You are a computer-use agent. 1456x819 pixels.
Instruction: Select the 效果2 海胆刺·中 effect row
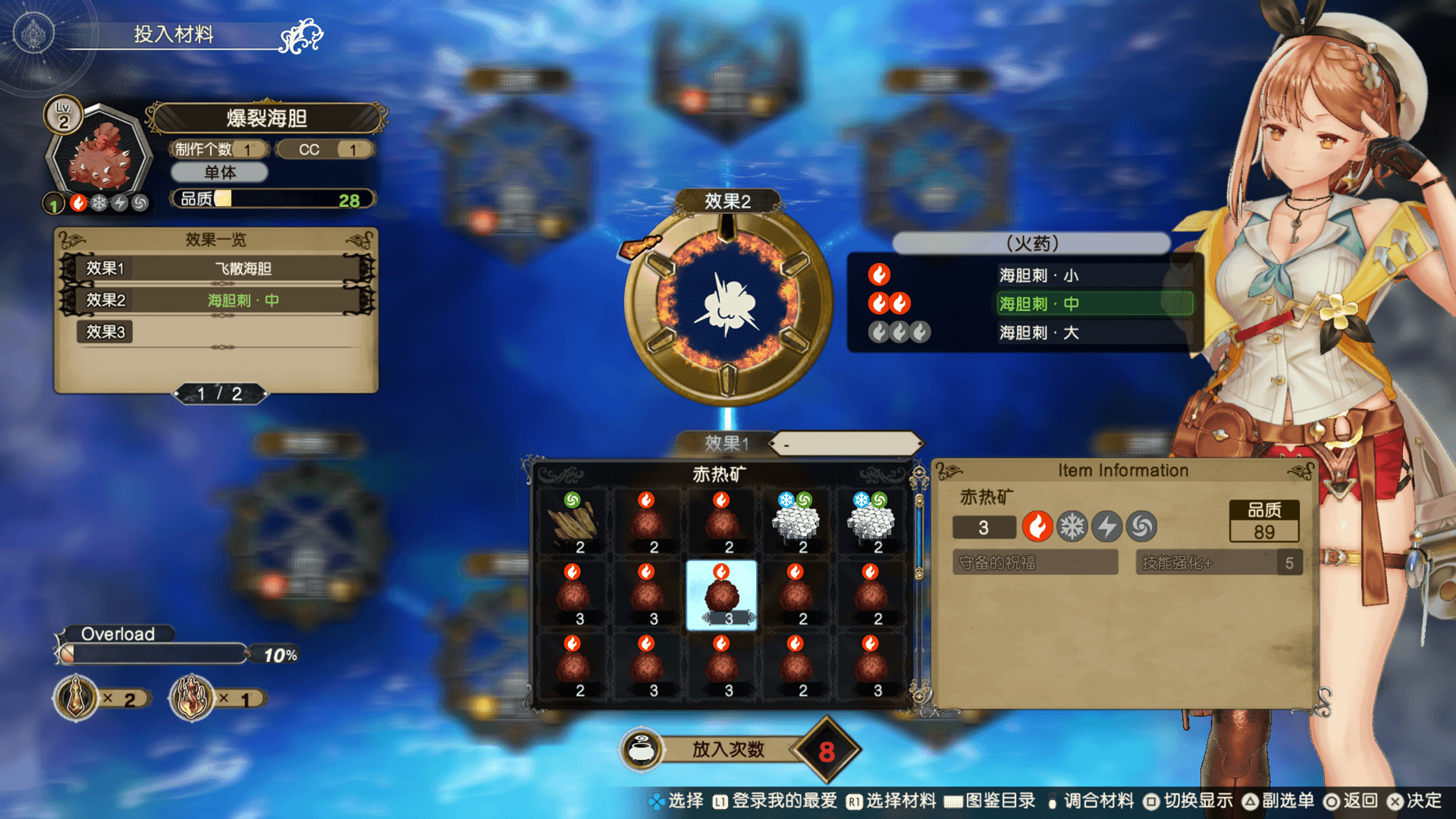coord(217,300)
